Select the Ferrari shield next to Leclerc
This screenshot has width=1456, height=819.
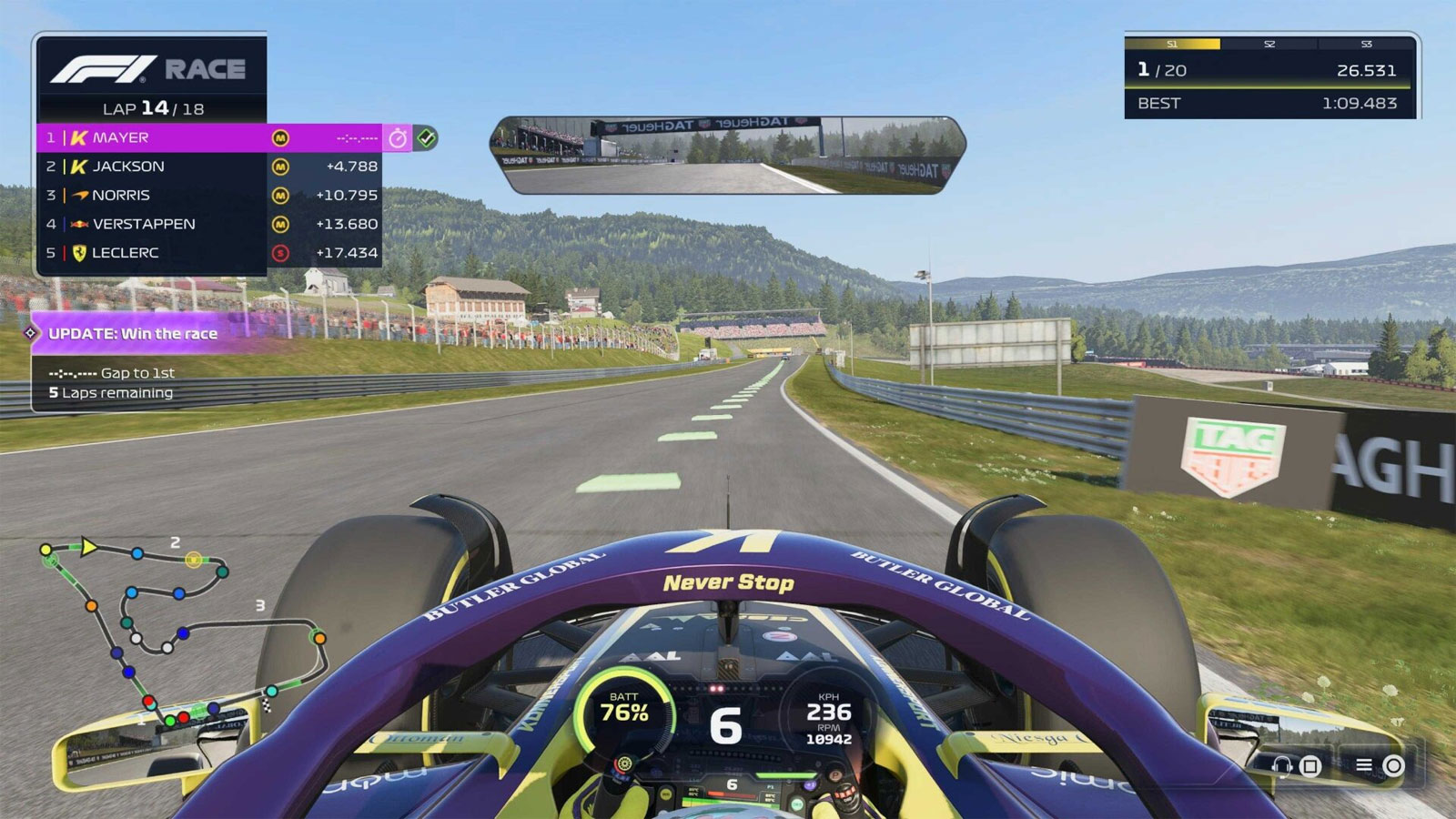[81, 253]
